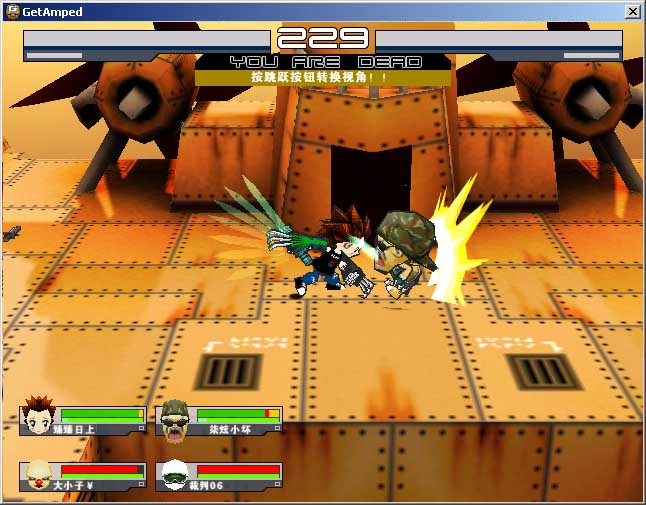This screenshot has width=646, height=505.
Task: Close the GetAmped window
Action: 632,12
